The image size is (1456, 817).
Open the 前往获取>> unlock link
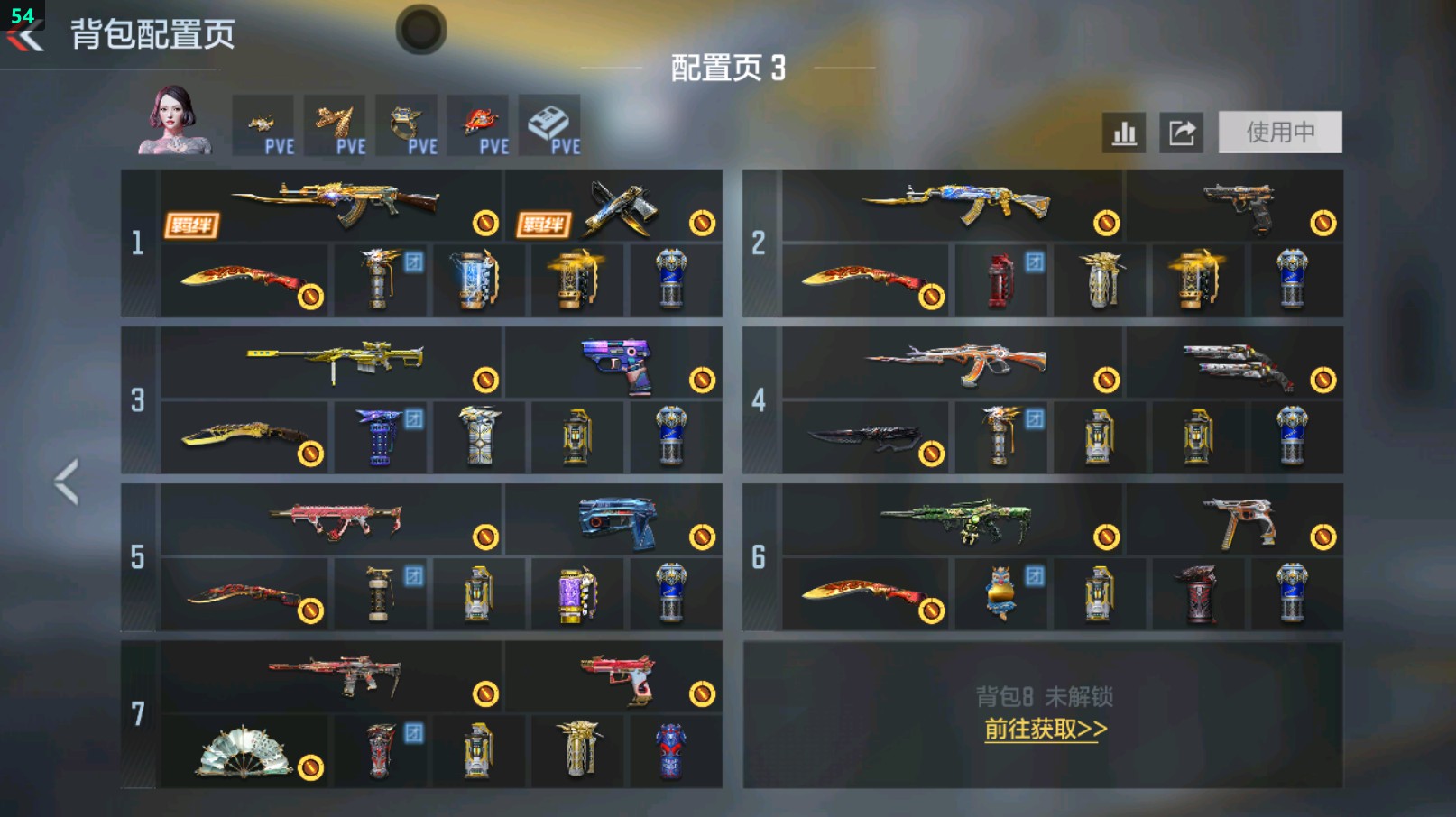coord(1046,730)
